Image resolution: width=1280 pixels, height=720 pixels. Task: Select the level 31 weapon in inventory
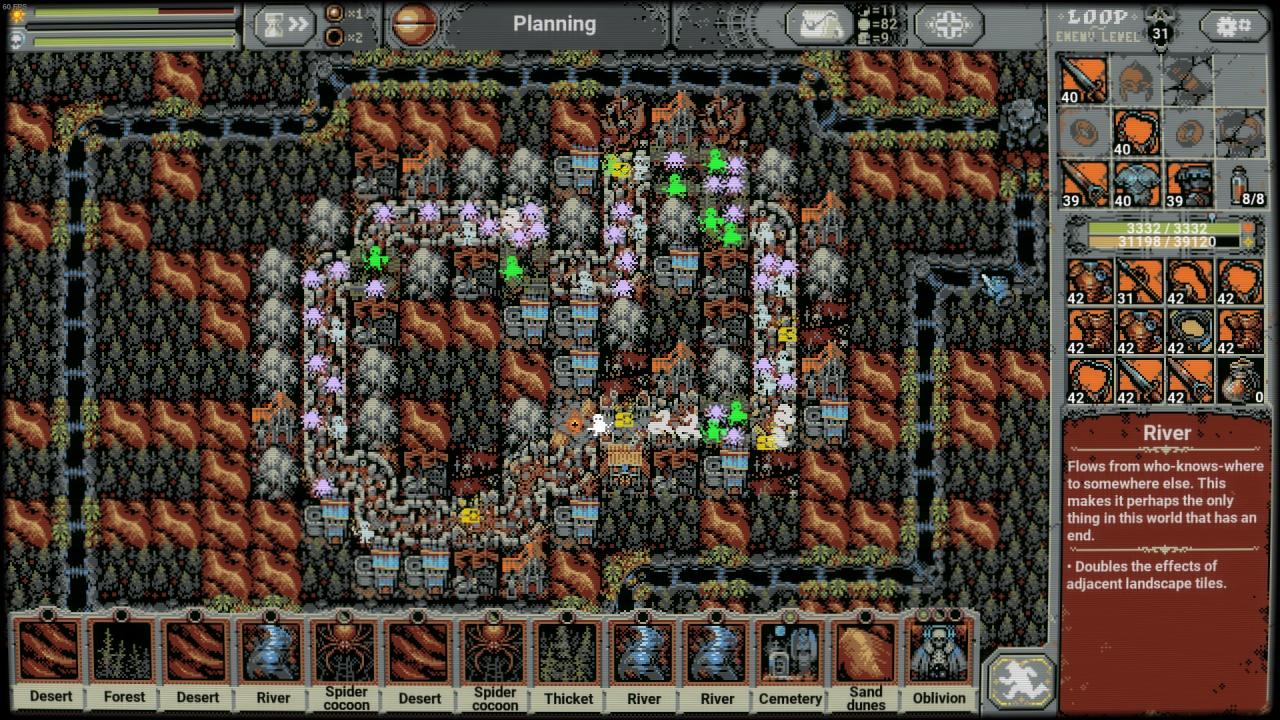pyautogui.click(x=1137, y=283)
